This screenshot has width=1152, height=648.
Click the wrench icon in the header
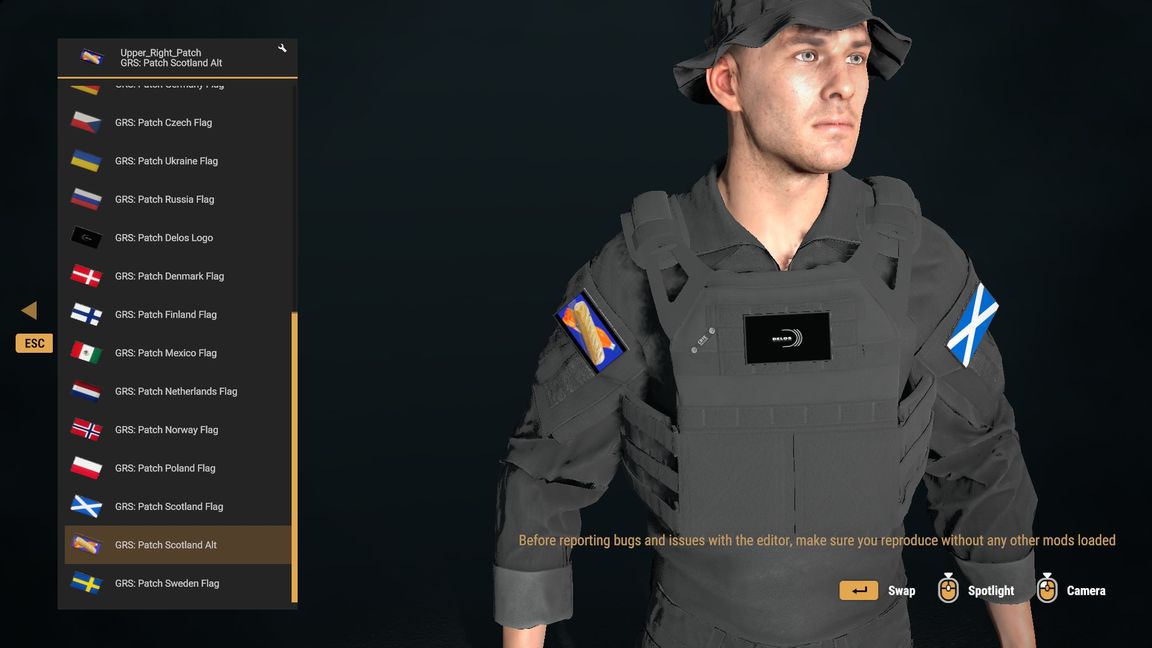[x=282, y=49]
